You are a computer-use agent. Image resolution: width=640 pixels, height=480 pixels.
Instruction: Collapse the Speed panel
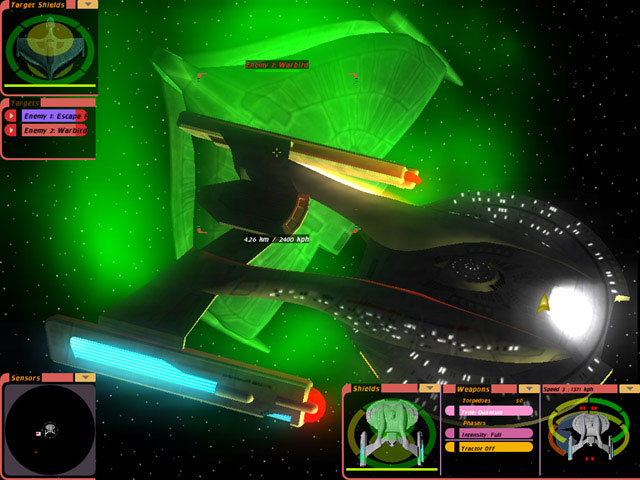[628, 387]
